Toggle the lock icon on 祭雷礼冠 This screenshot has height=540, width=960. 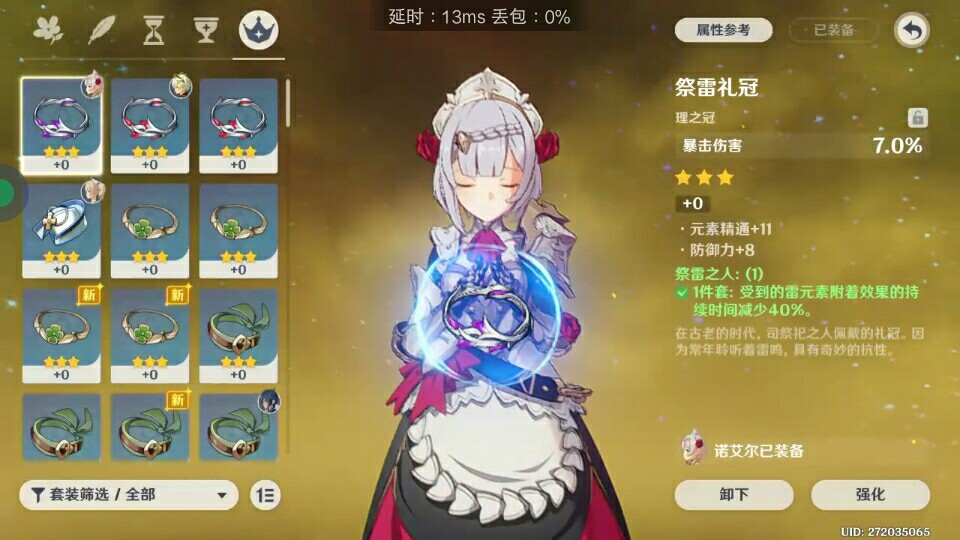tap(917, 118)
